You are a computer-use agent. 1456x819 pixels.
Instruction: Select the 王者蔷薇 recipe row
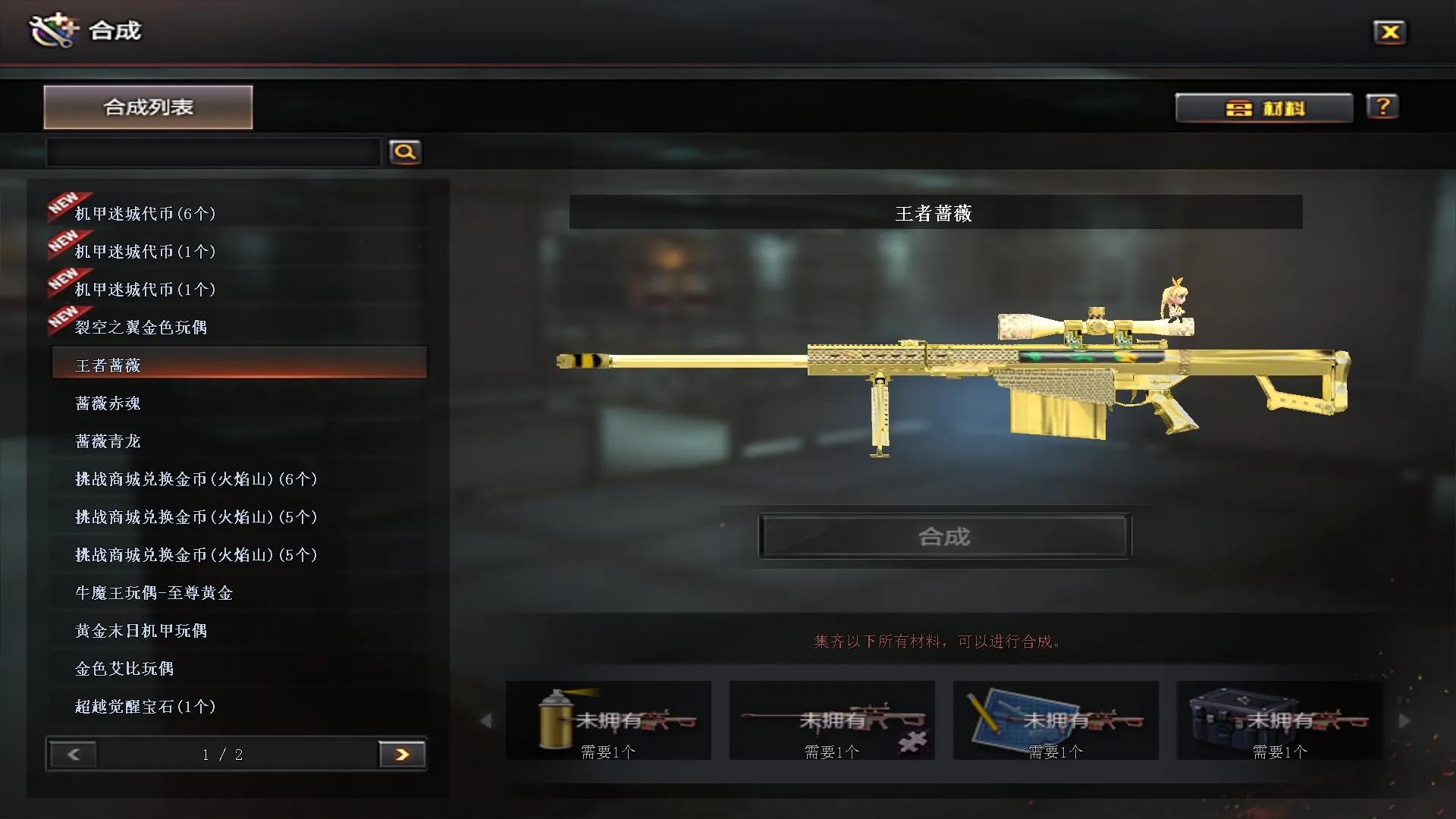tap(239, 365)
